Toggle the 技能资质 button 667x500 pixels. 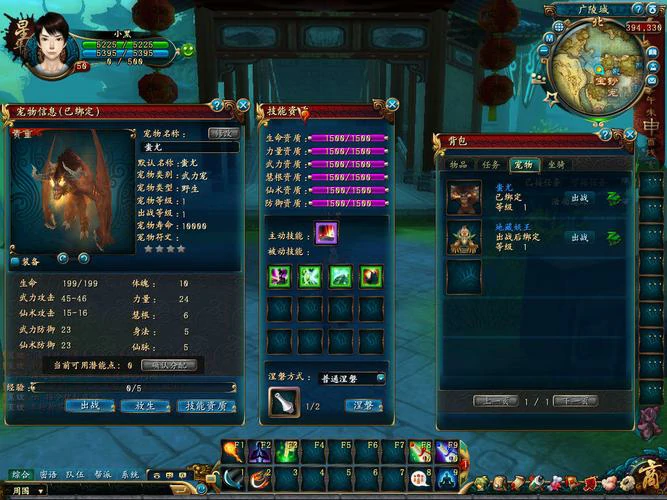pyautogui.click(x=206, y=406)
